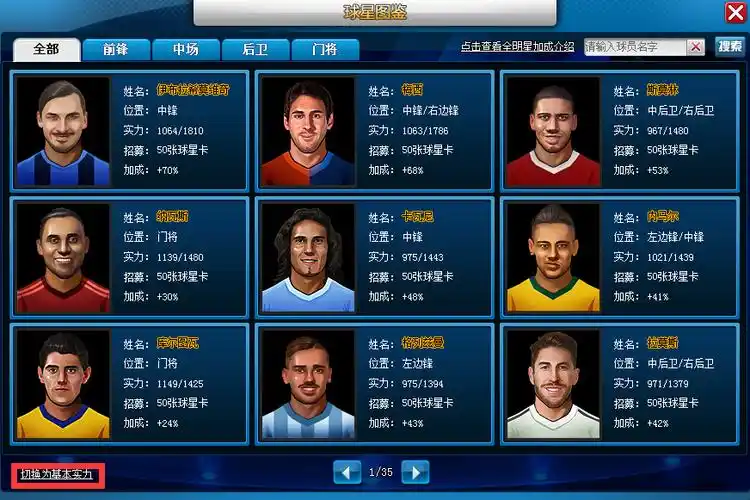Pick the 格列兹曼 player card
The width and height of the screenshot is (750, 500).
pyautogui.click(x=374, y=383)
